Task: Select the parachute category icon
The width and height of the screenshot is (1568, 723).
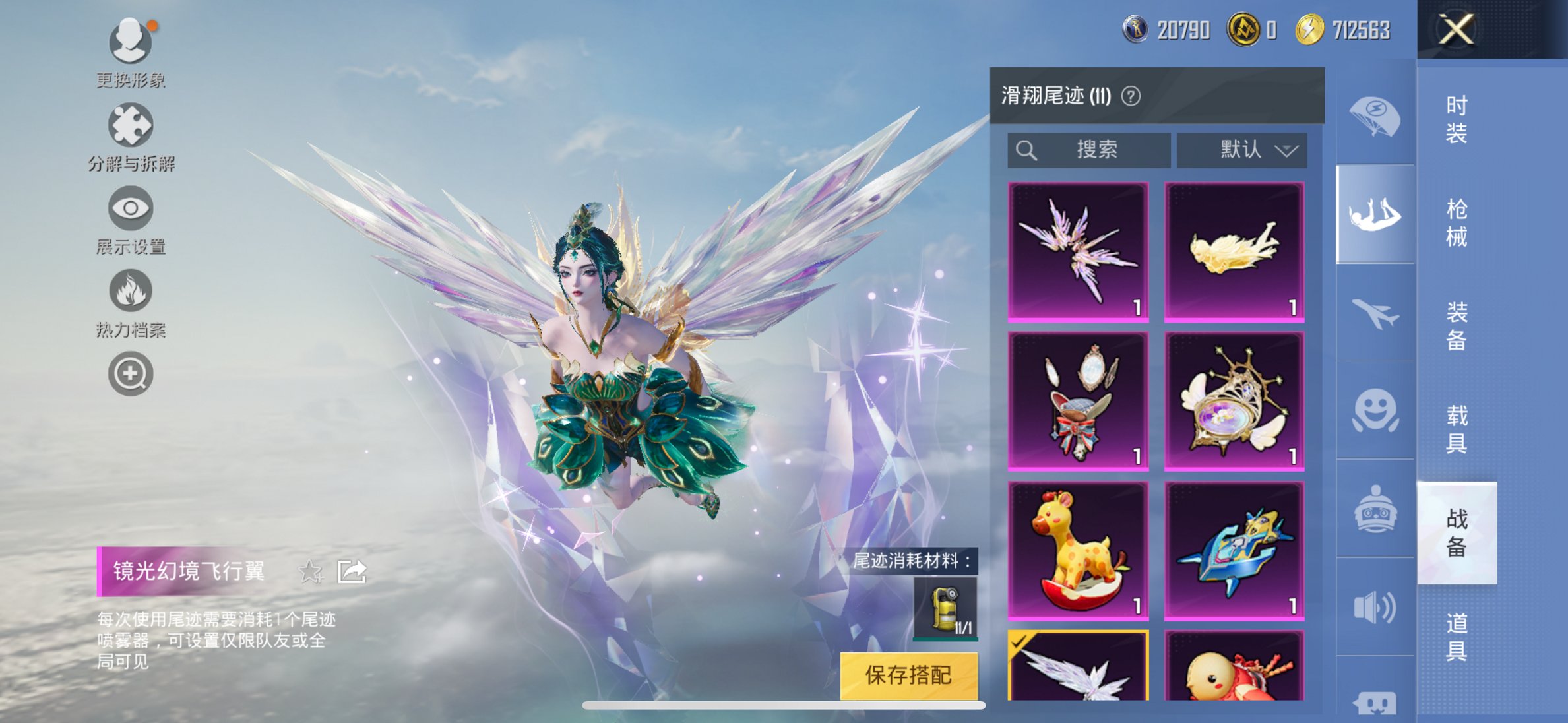Action: tap(1375, 115)
